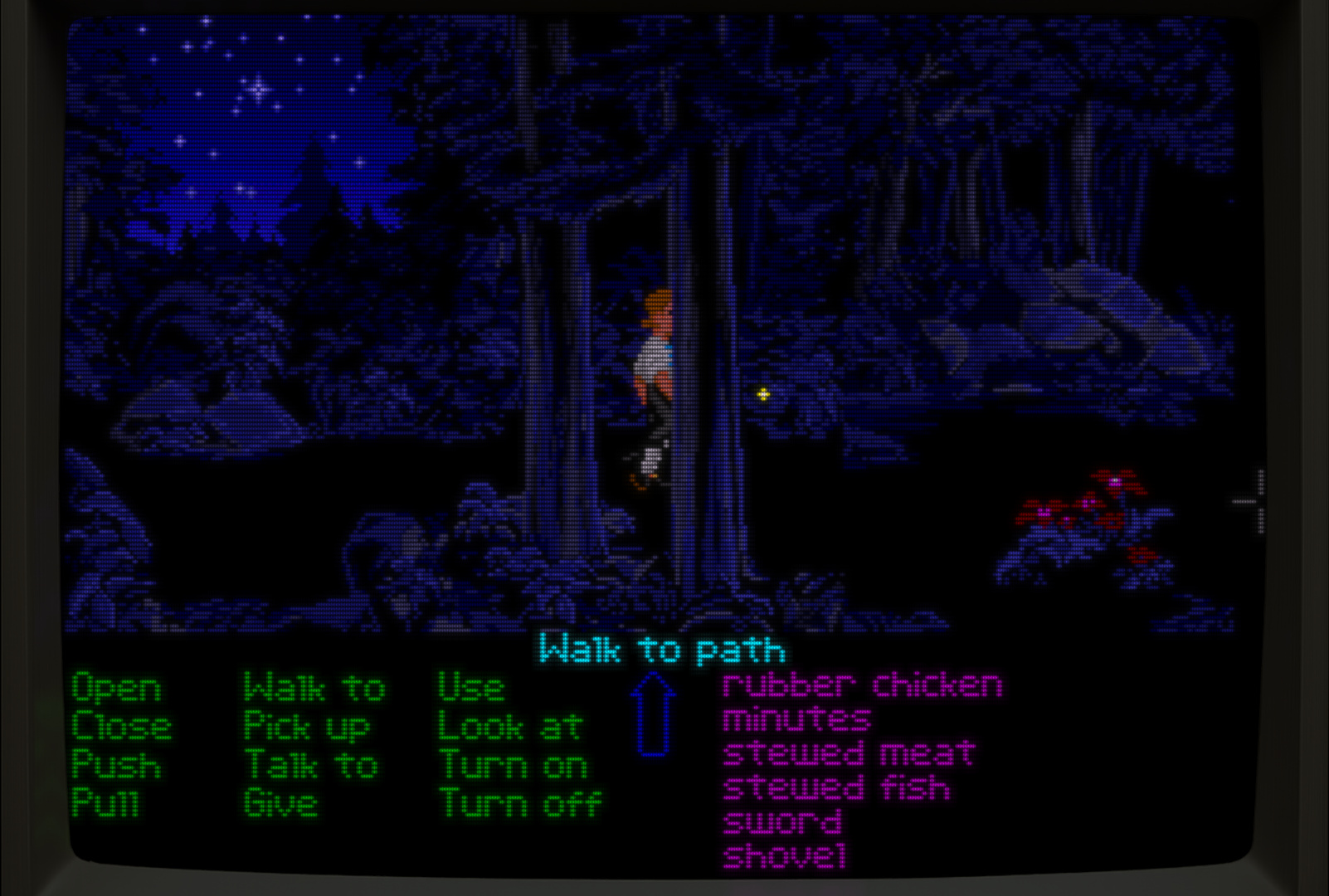Activate the Use verb
Image resolution: width=1329 pixels, height=896 pixels.
click(470, 689)
